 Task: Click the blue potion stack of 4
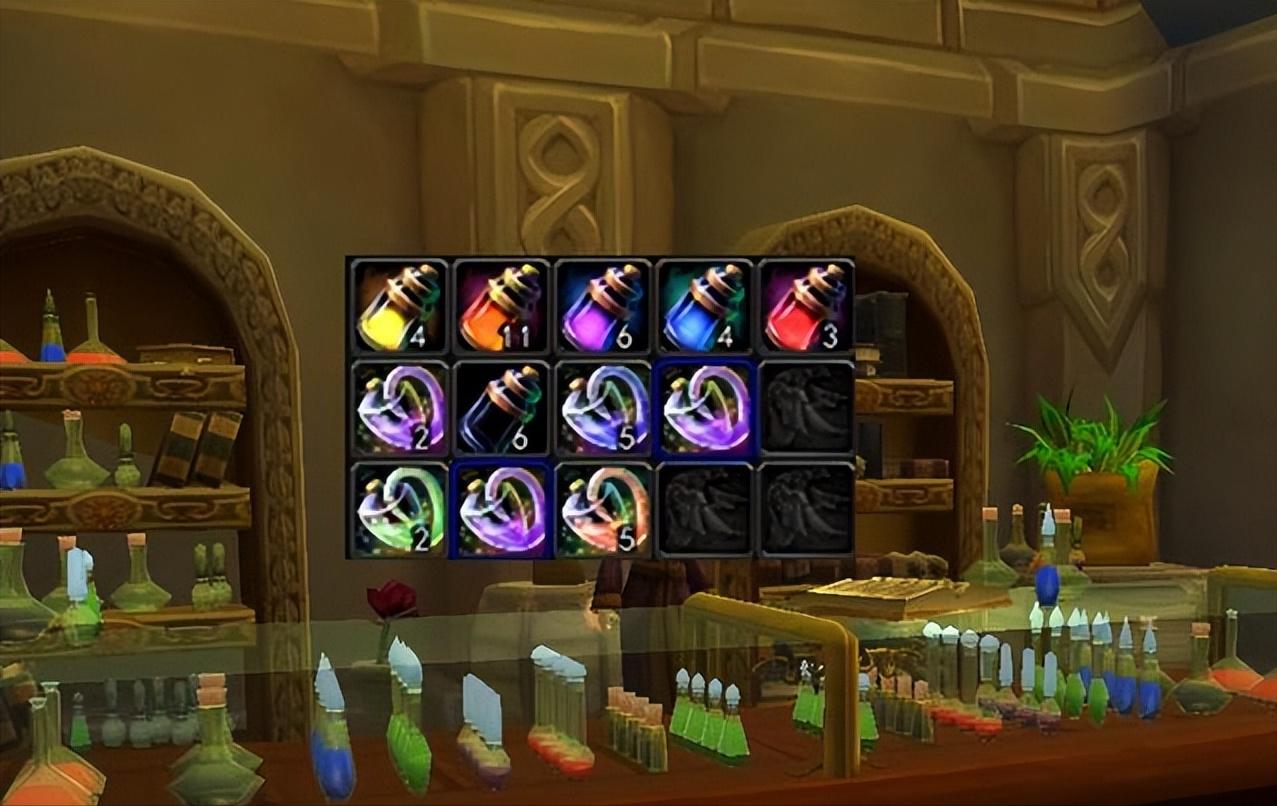(704, 306)
